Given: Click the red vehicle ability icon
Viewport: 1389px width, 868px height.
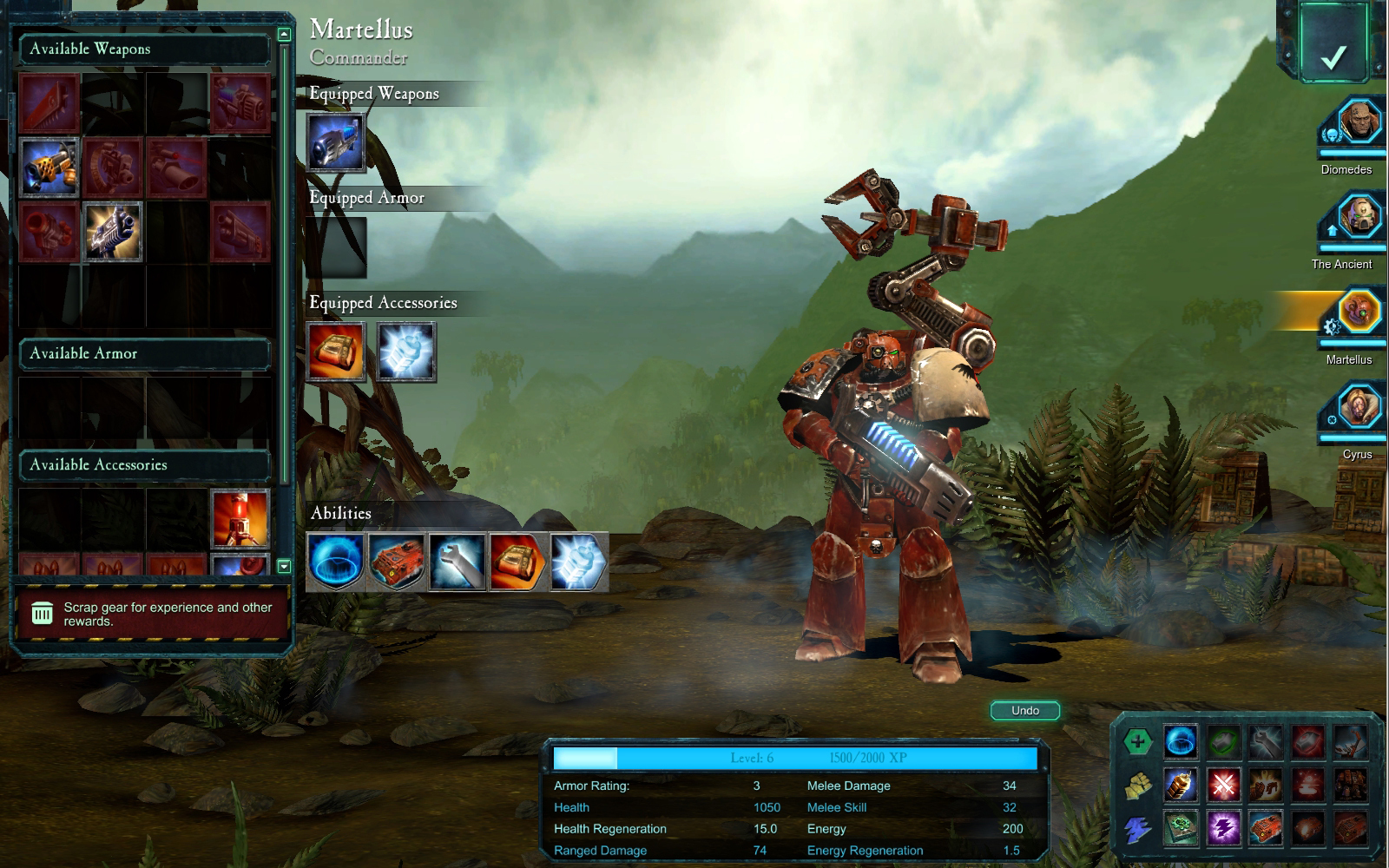Looking at the screenshot, I should [397, 562].
